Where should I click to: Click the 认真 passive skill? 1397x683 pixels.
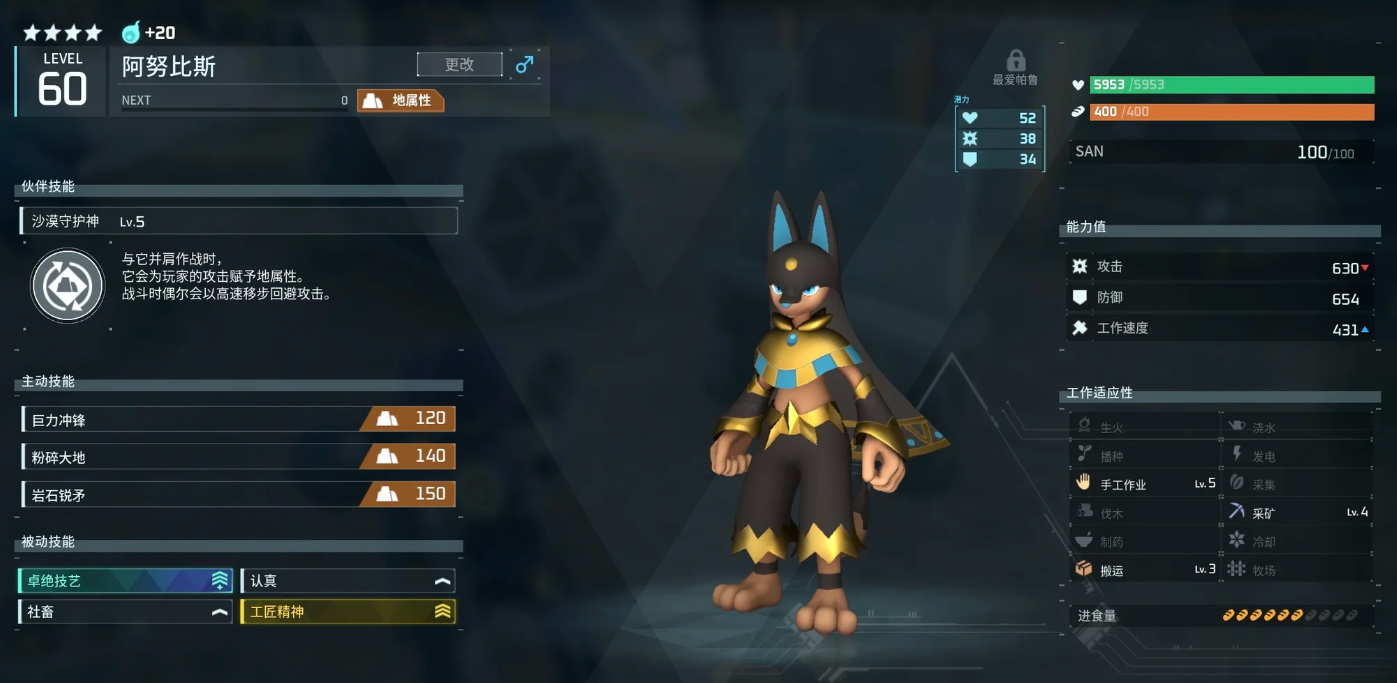[348, 581]
